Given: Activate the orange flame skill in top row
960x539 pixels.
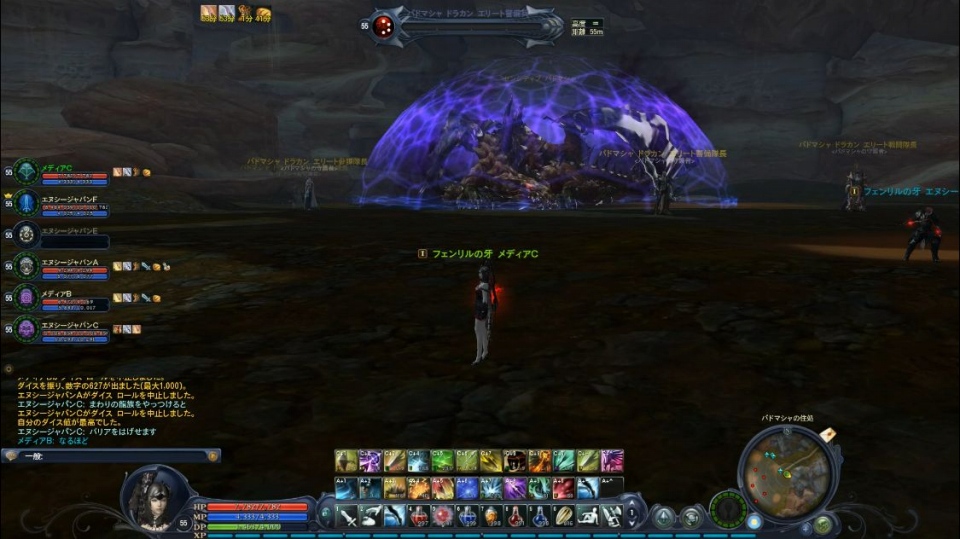Looking at the screenshot, I should [x=540, y=461].
